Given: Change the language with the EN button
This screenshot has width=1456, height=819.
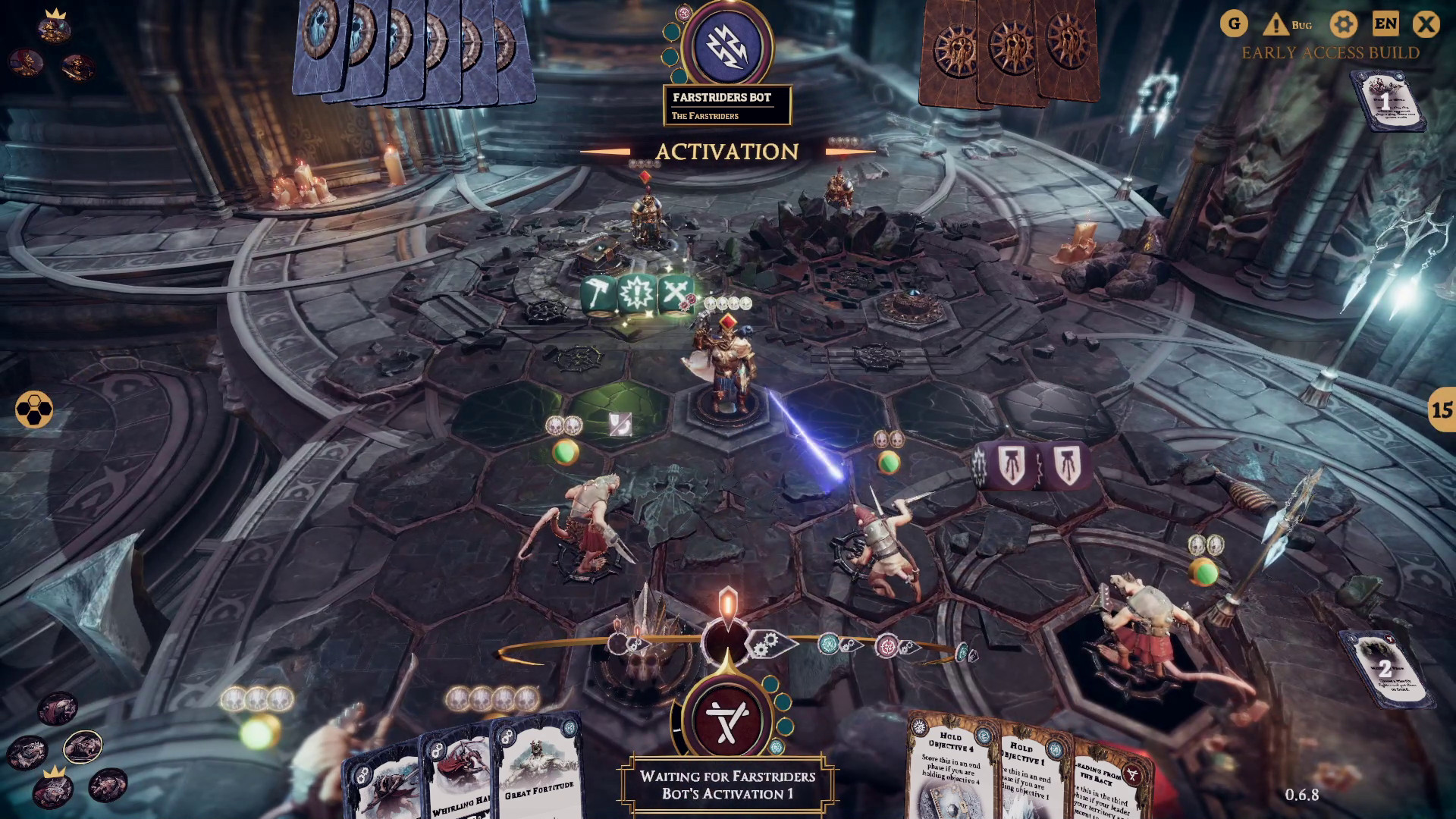Looking at the screenshot, I should 1385,24.
